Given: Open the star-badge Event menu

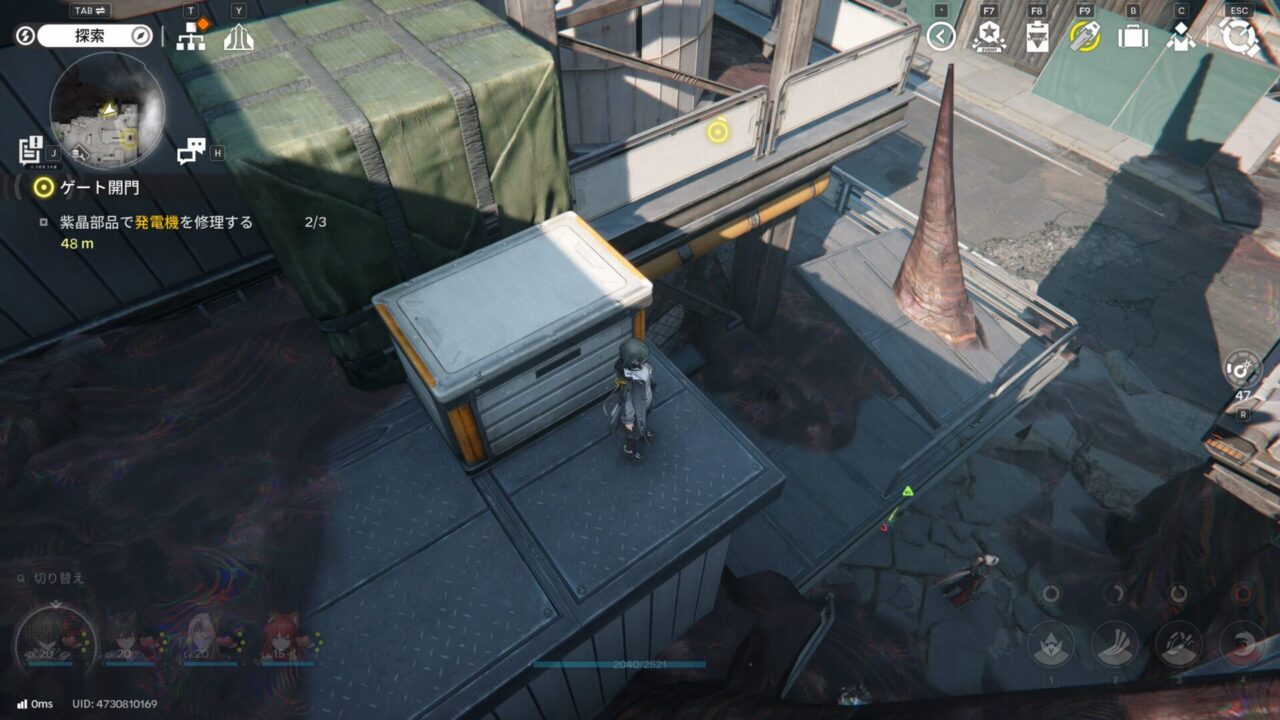Looking at the screenshot, I should coord(989,37).
